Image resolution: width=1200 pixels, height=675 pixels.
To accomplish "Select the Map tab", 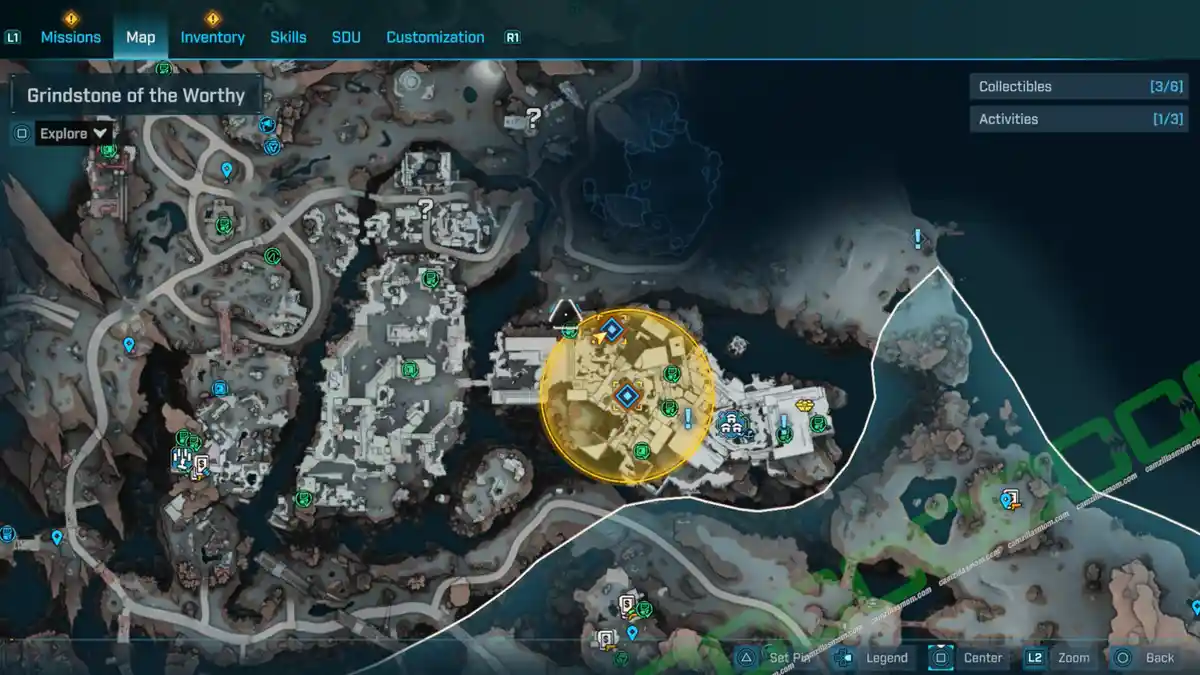I will 140,37.
